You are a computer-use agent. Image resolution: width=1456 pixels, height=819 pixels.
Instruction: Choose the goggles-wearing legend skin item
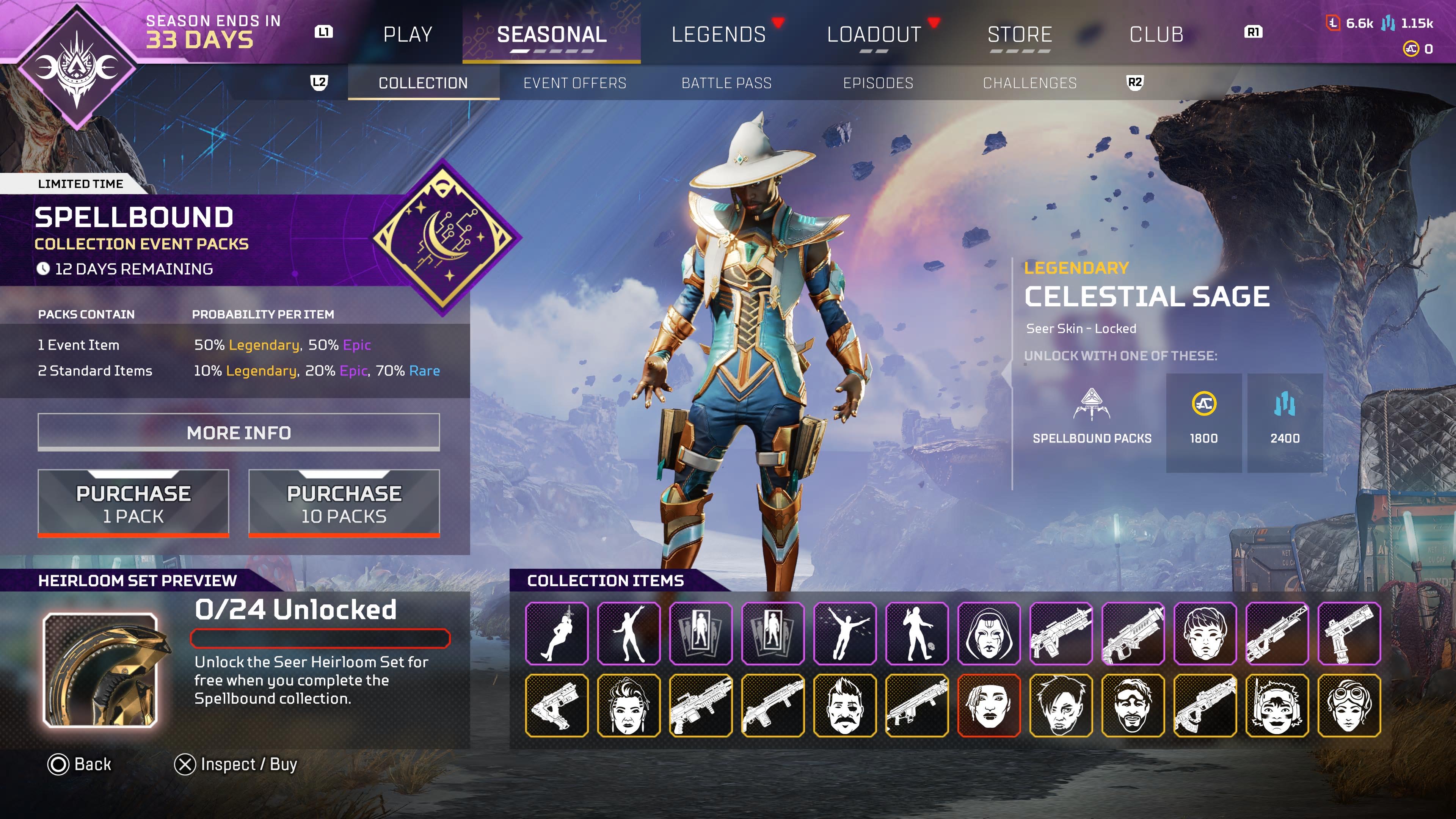[1349, 705]
